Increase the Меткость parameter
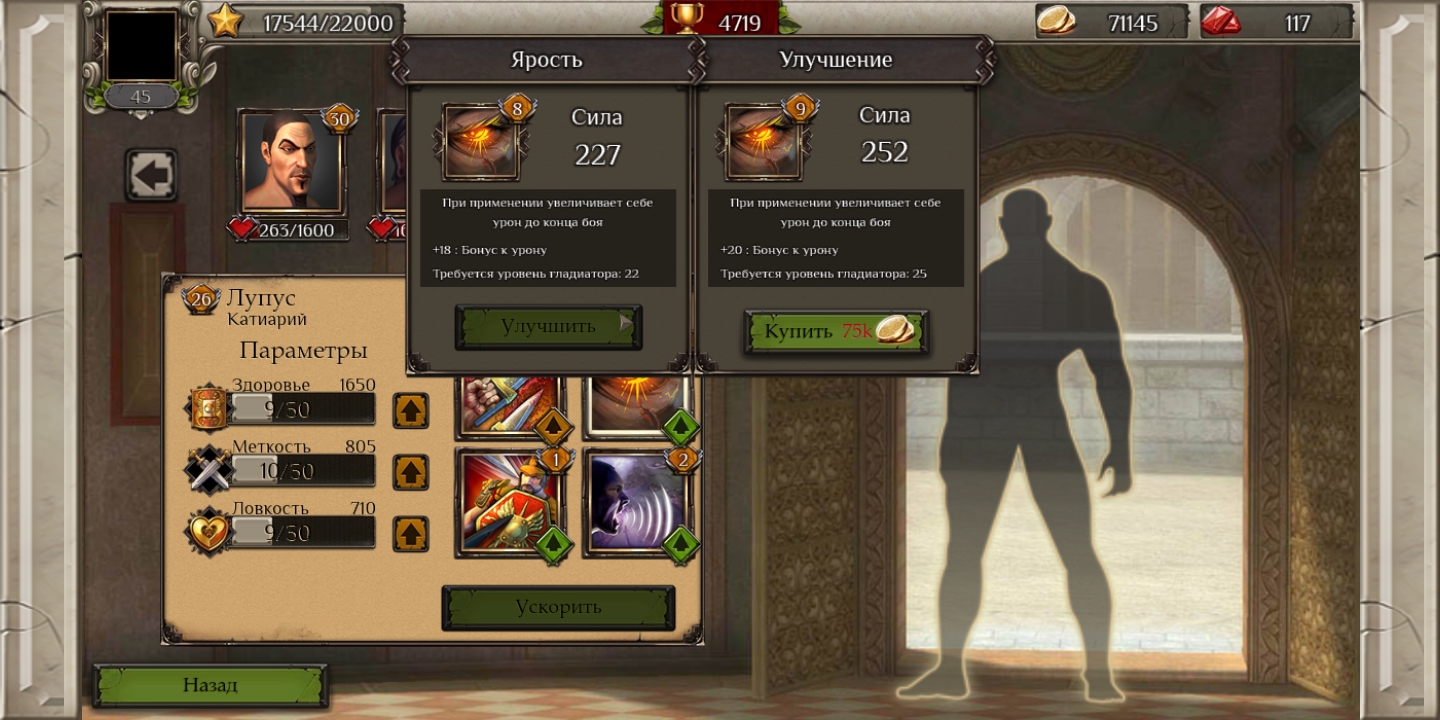This screenshot has width=1440, height=720. [410, 472]
